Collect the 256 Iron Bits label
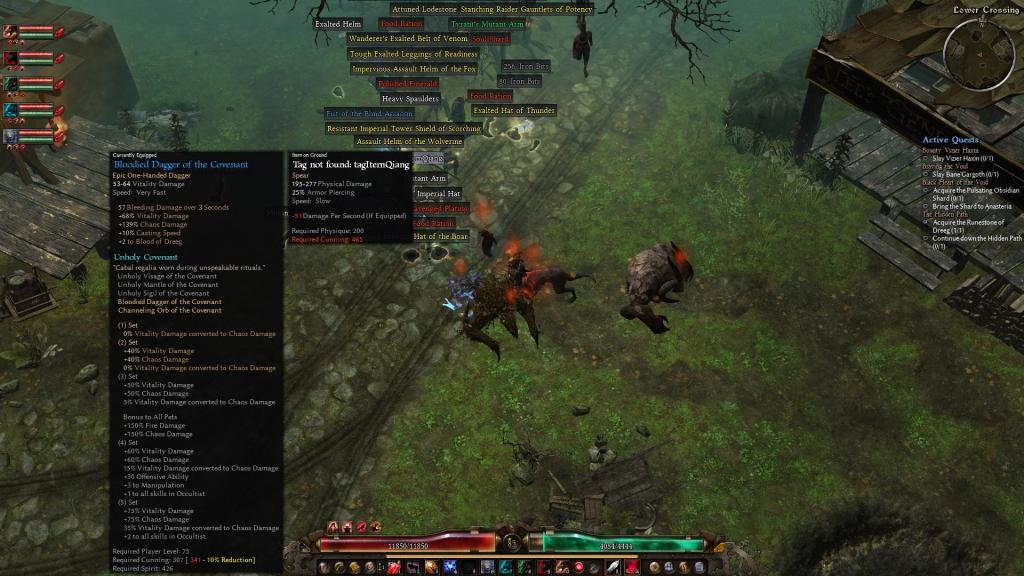The image size is (1024, 576). click(526, 67)
